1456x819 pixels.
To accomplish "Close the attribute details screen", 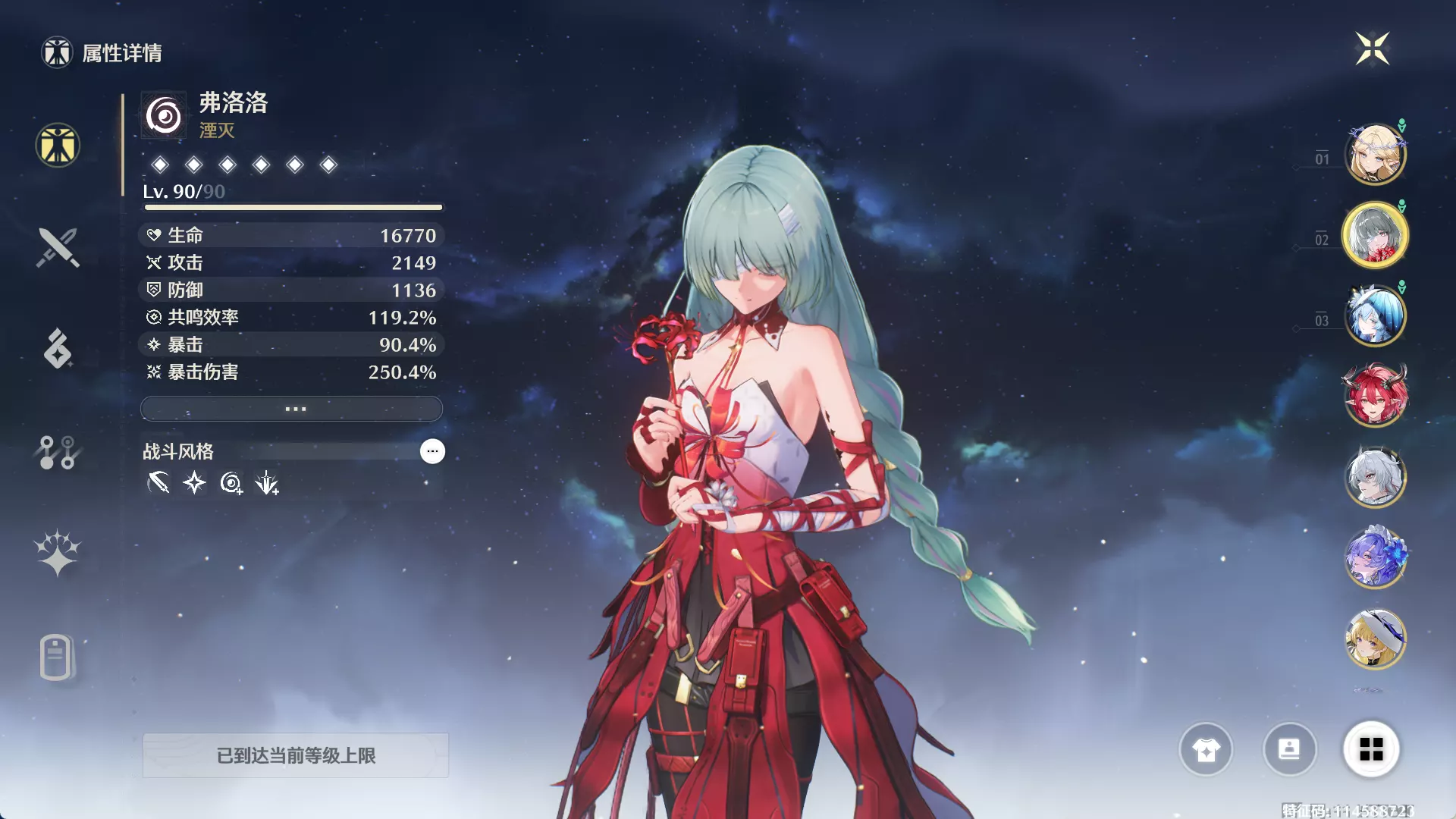I will 1372,49.
